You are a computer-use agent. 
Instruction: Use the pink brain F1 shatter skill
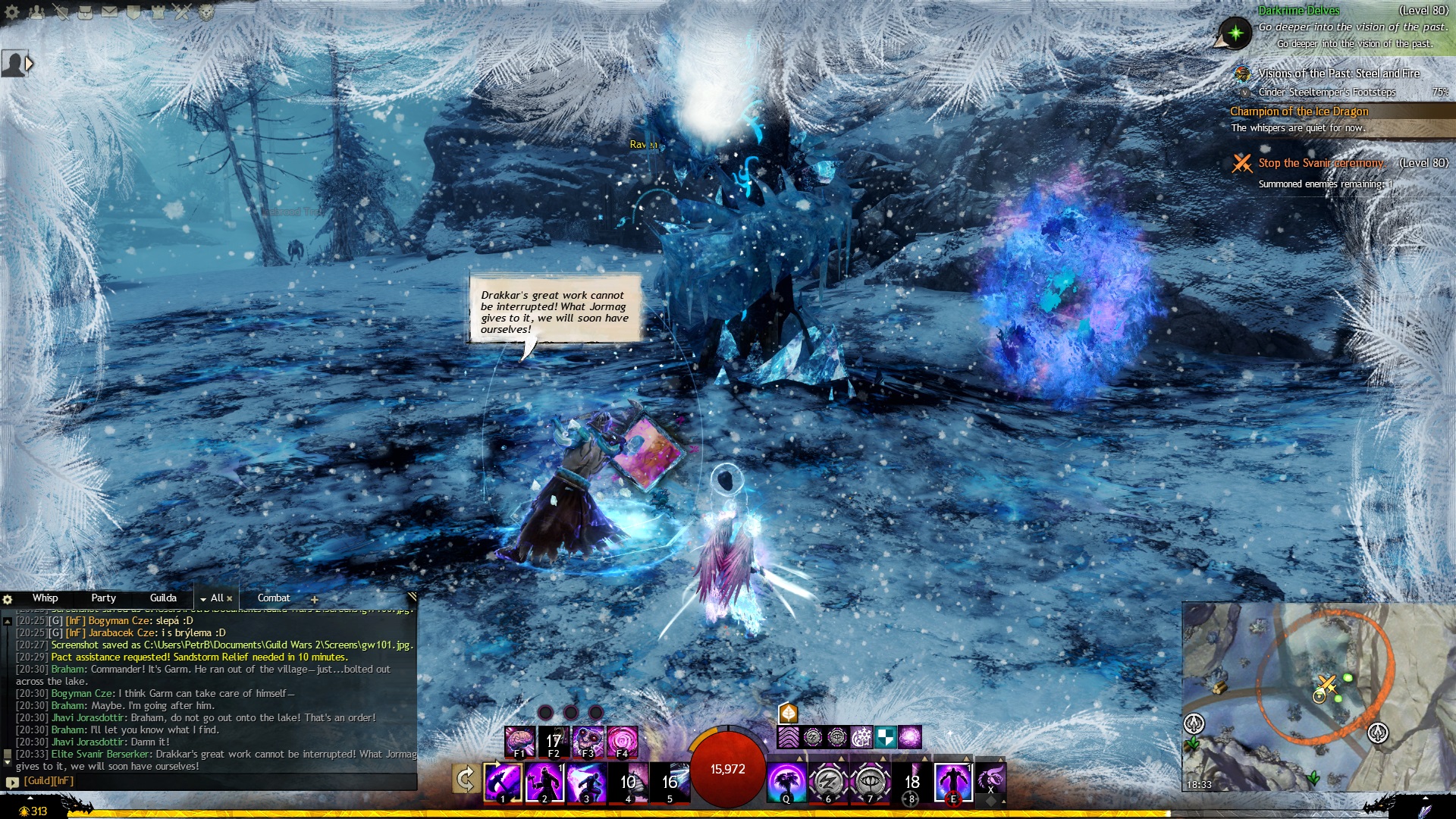point(519,741)
